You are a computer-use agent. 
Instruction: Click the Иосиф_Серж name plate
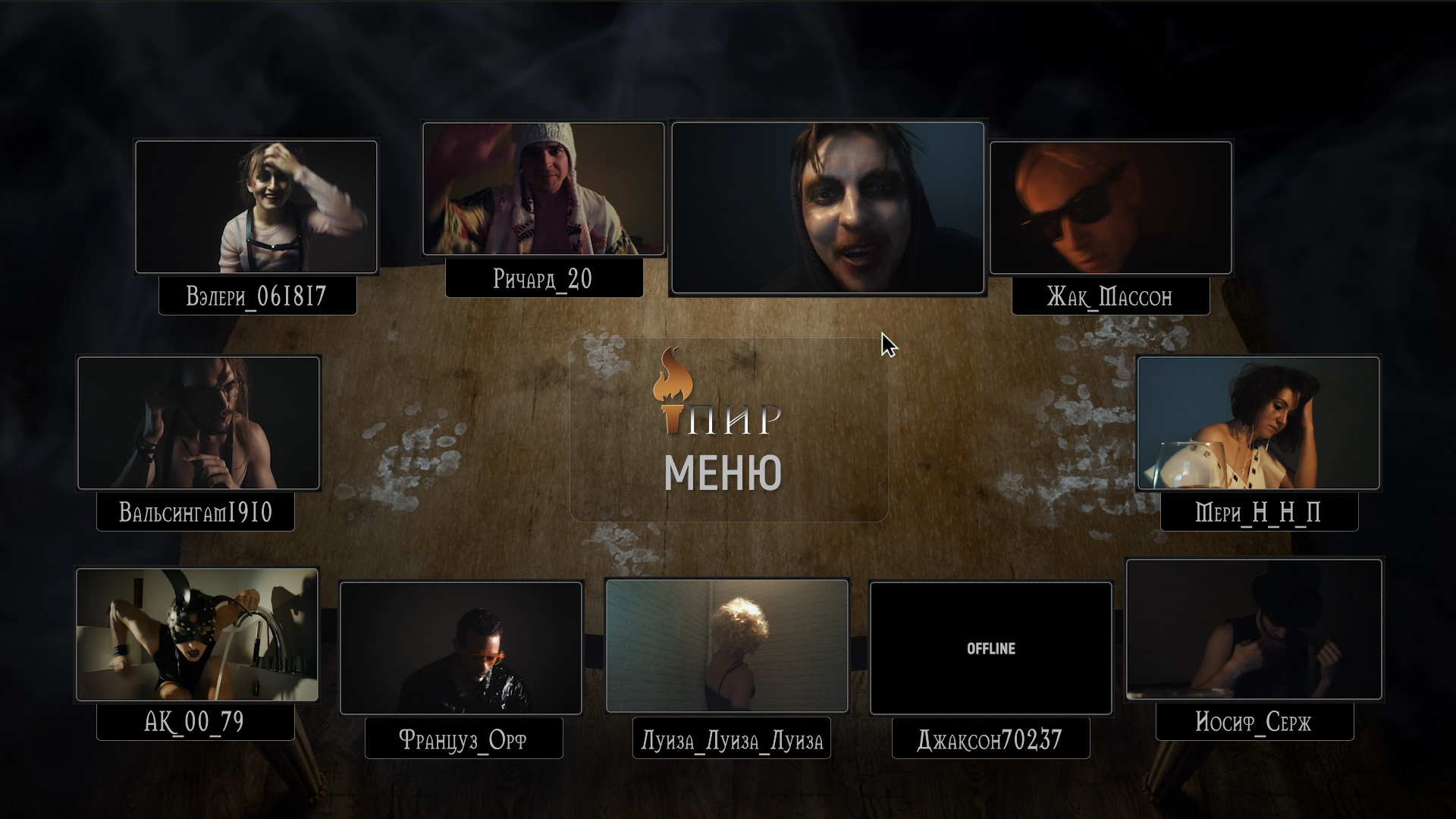coord(1254,721)
